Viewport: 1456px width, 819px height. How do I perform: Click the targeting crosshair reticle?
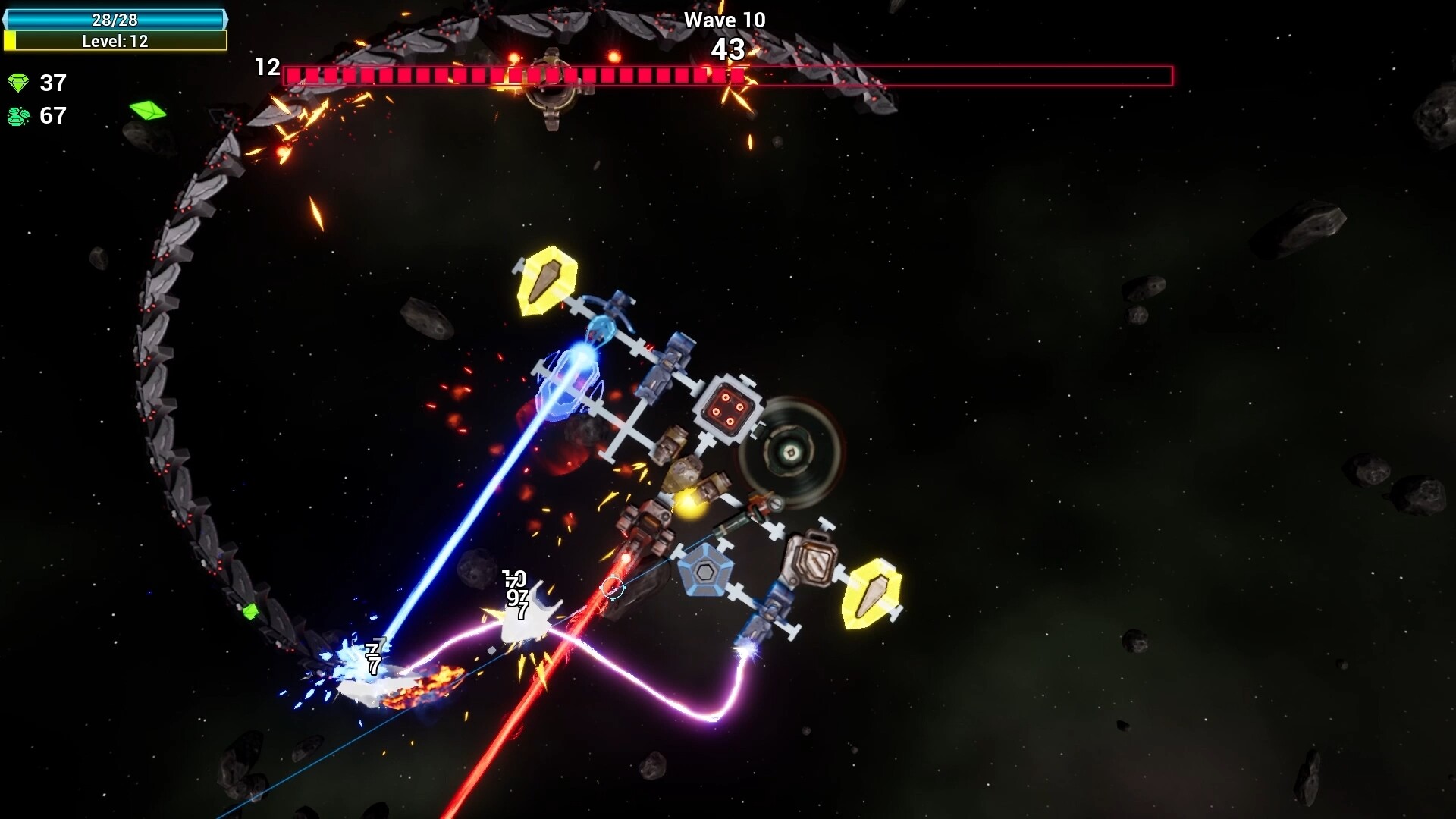[x=613, y=588]
